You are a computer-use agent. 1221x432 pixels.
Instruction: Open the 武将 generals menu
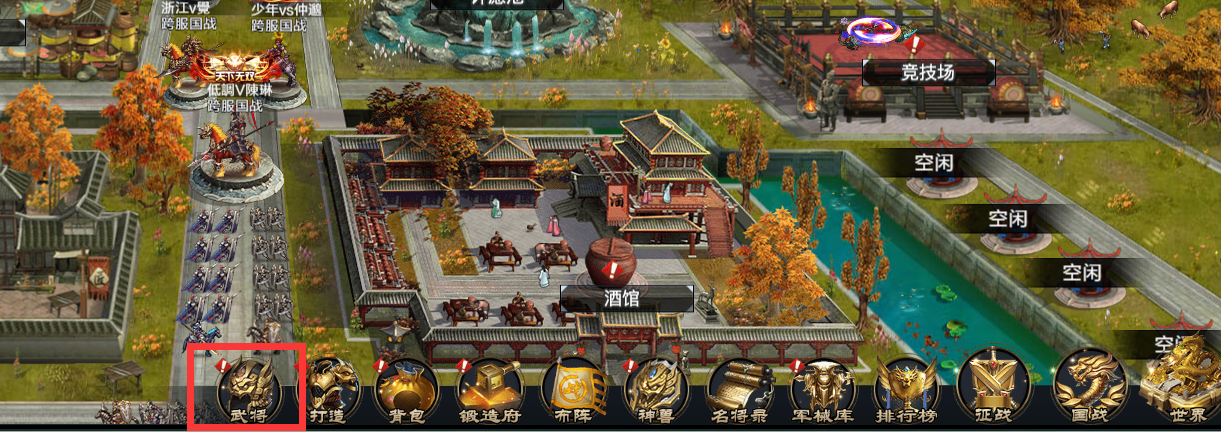[x=247, y=389]
